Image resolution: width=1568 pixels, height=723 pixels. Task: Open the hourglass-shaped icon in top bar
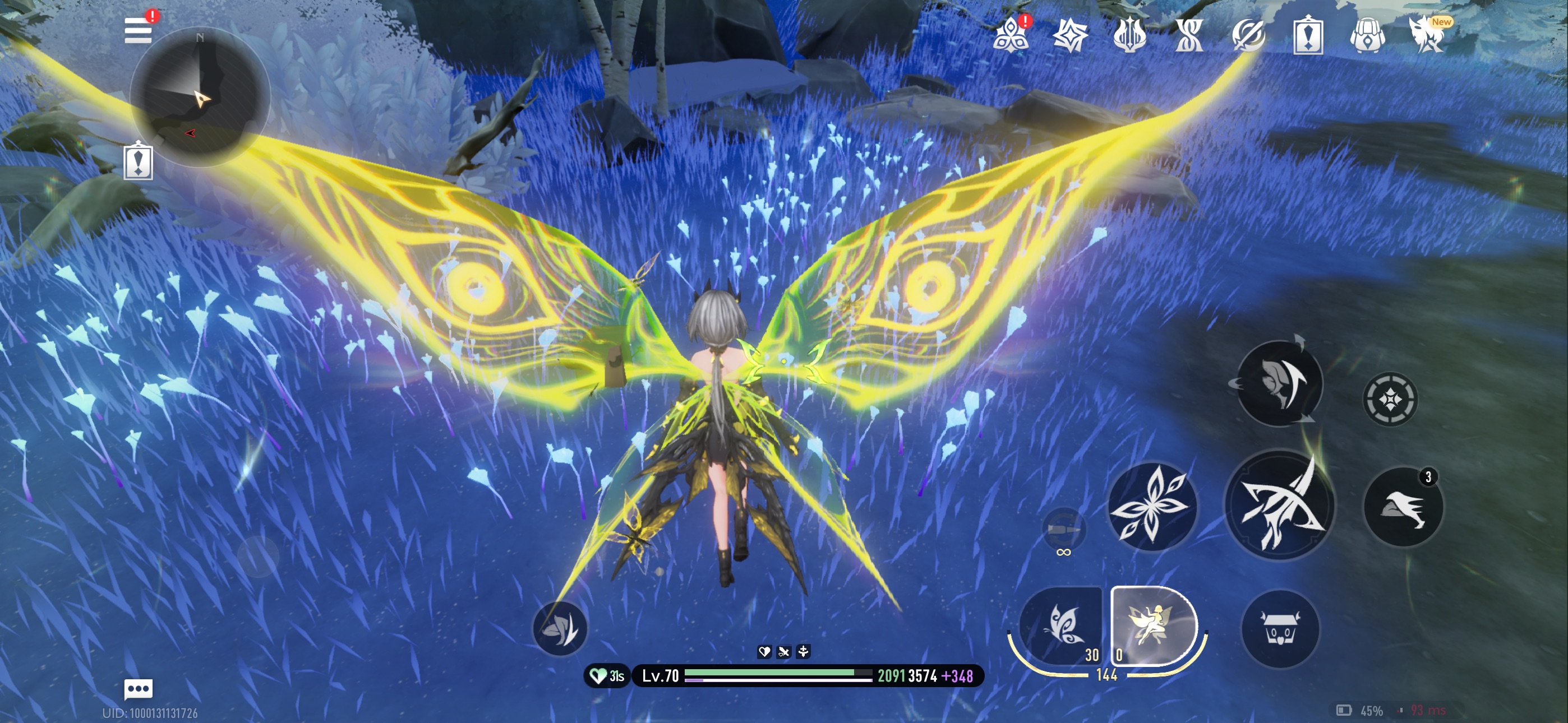pyautogui.click(x=1189, y=35)
